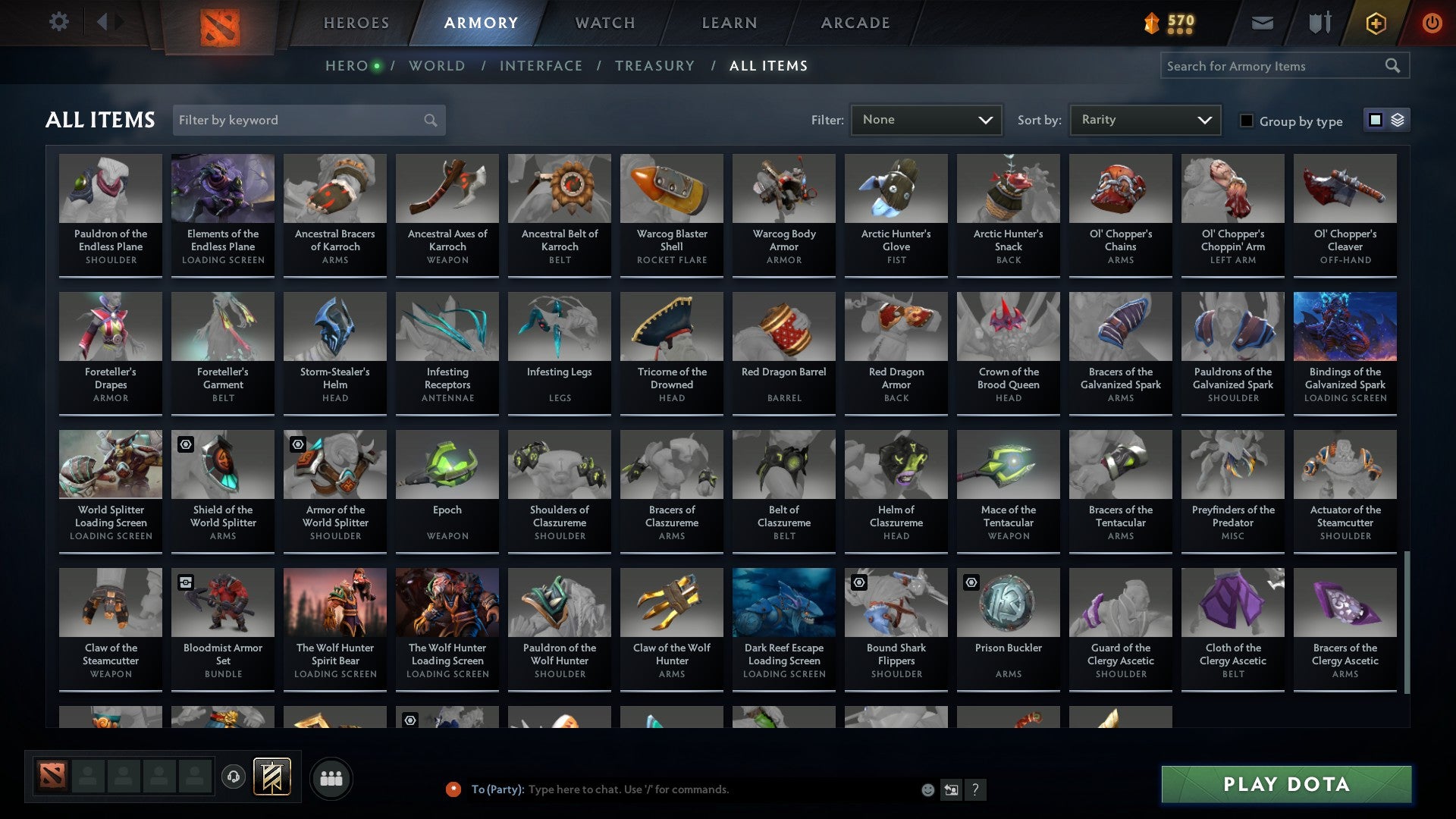Open the TREASURY section
The image size is (1456, 819).
click(x=654, y=65)
